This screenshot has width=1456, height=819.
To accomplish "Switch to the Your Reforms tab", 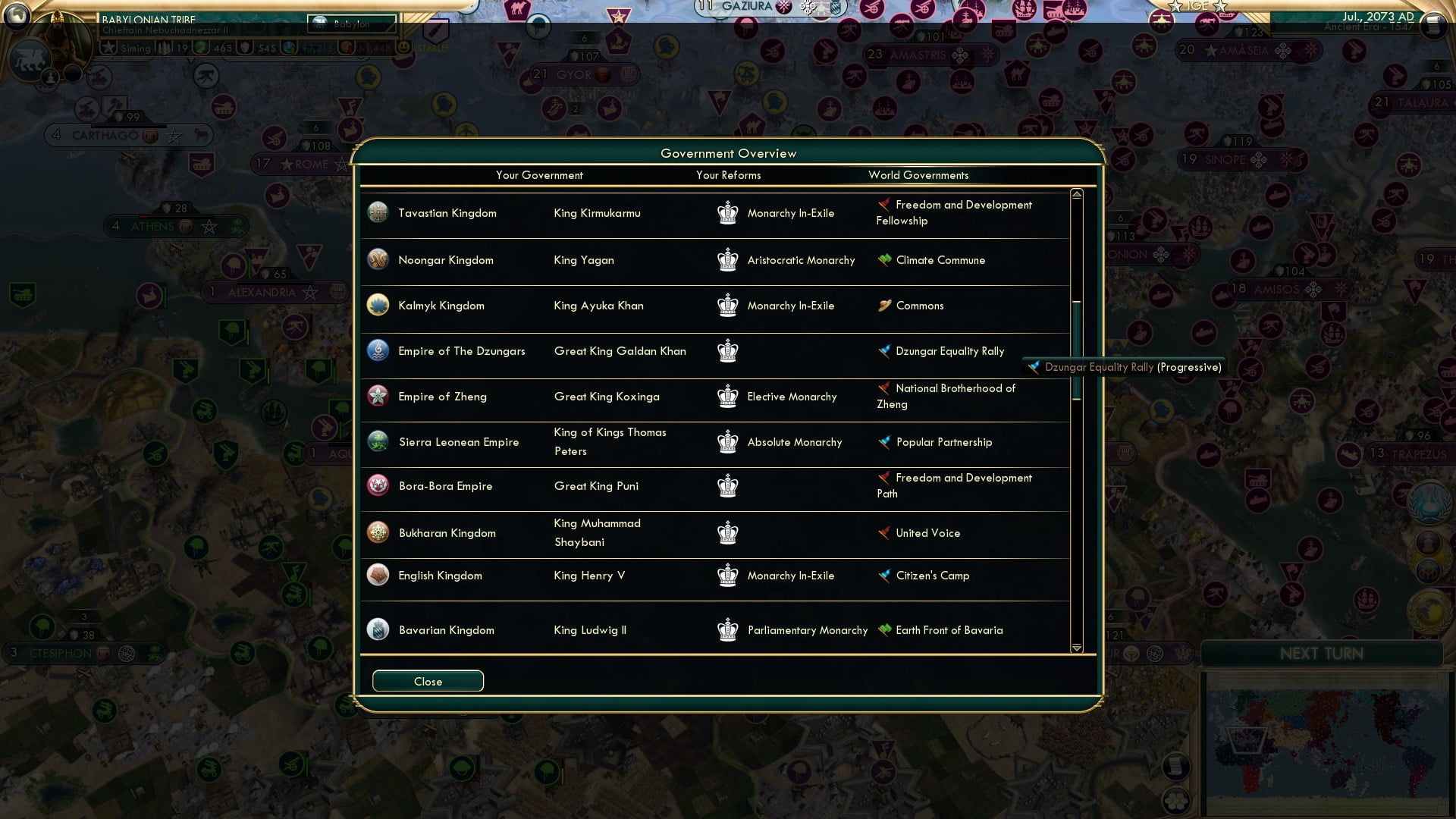I will (x=728, y=175).
